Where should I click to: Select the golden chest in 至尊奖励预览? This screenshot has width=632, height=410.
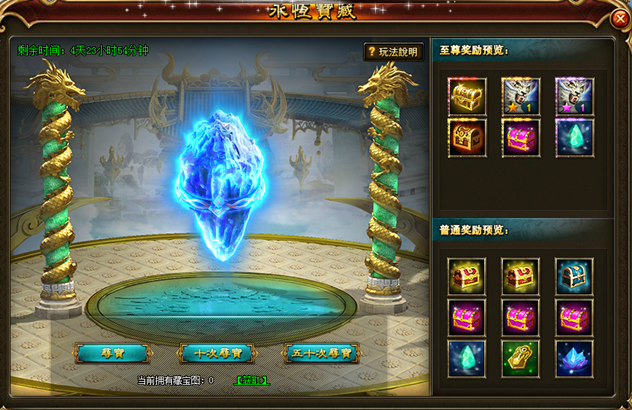point(467,97)
